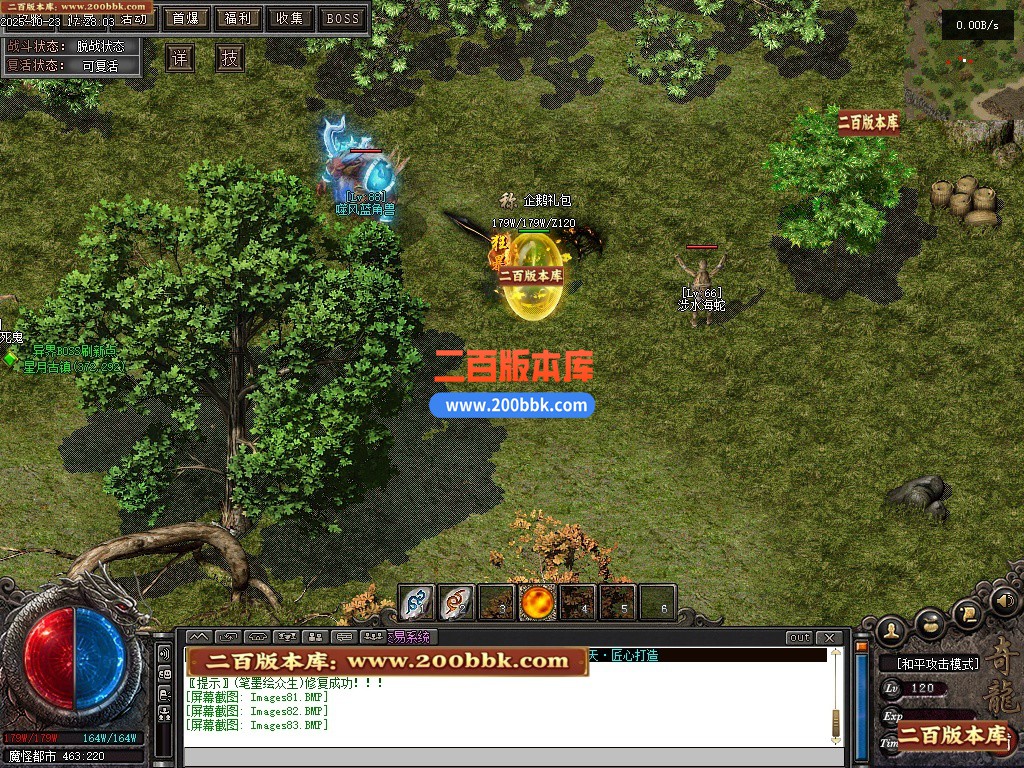The height and width of the screenshot is (768, 1024).
Task: Use the red rune skill in slot 2
Action: (x=457, y=602)
